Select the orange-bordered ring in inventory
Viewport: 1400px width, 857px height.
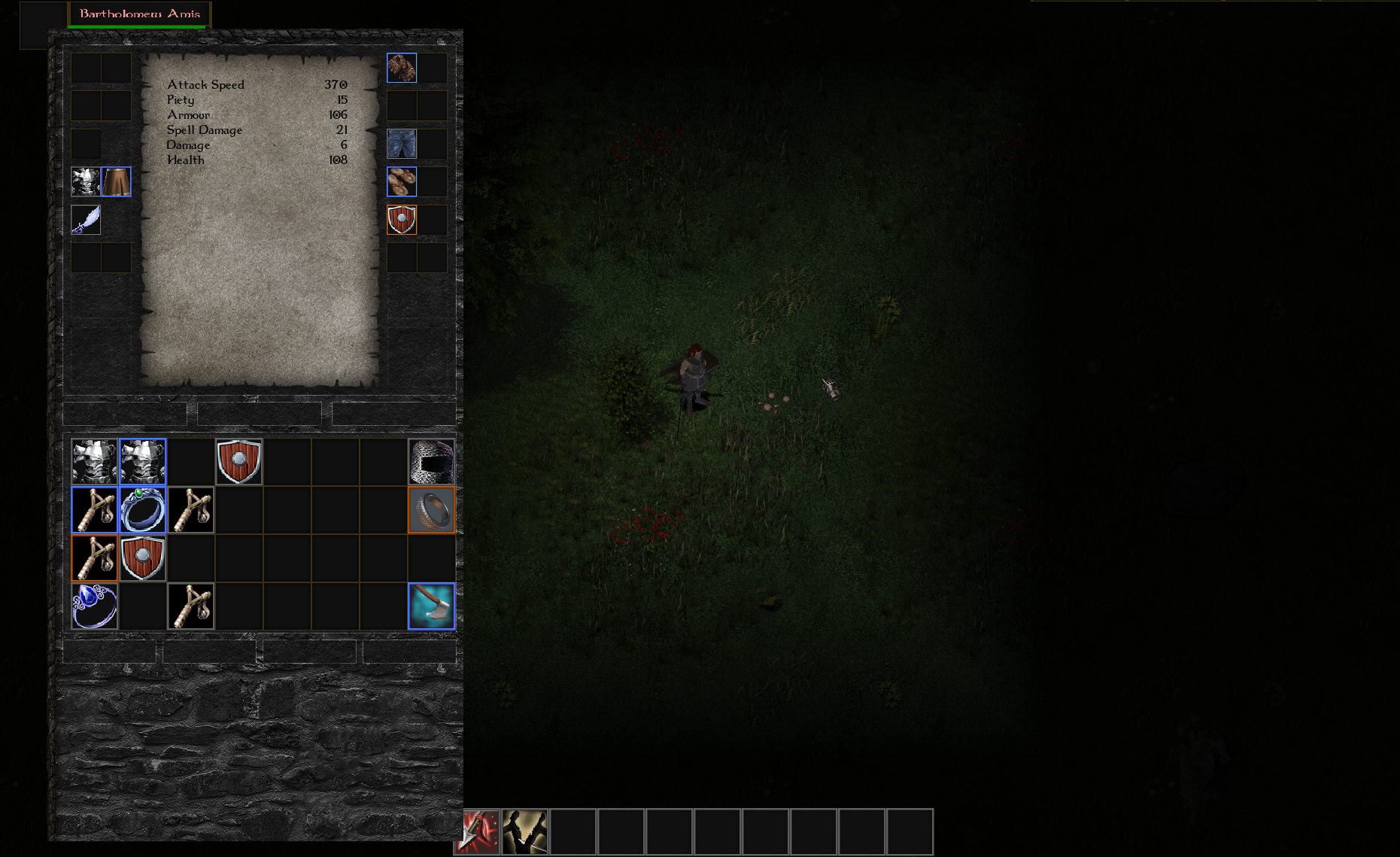[432, 509]
